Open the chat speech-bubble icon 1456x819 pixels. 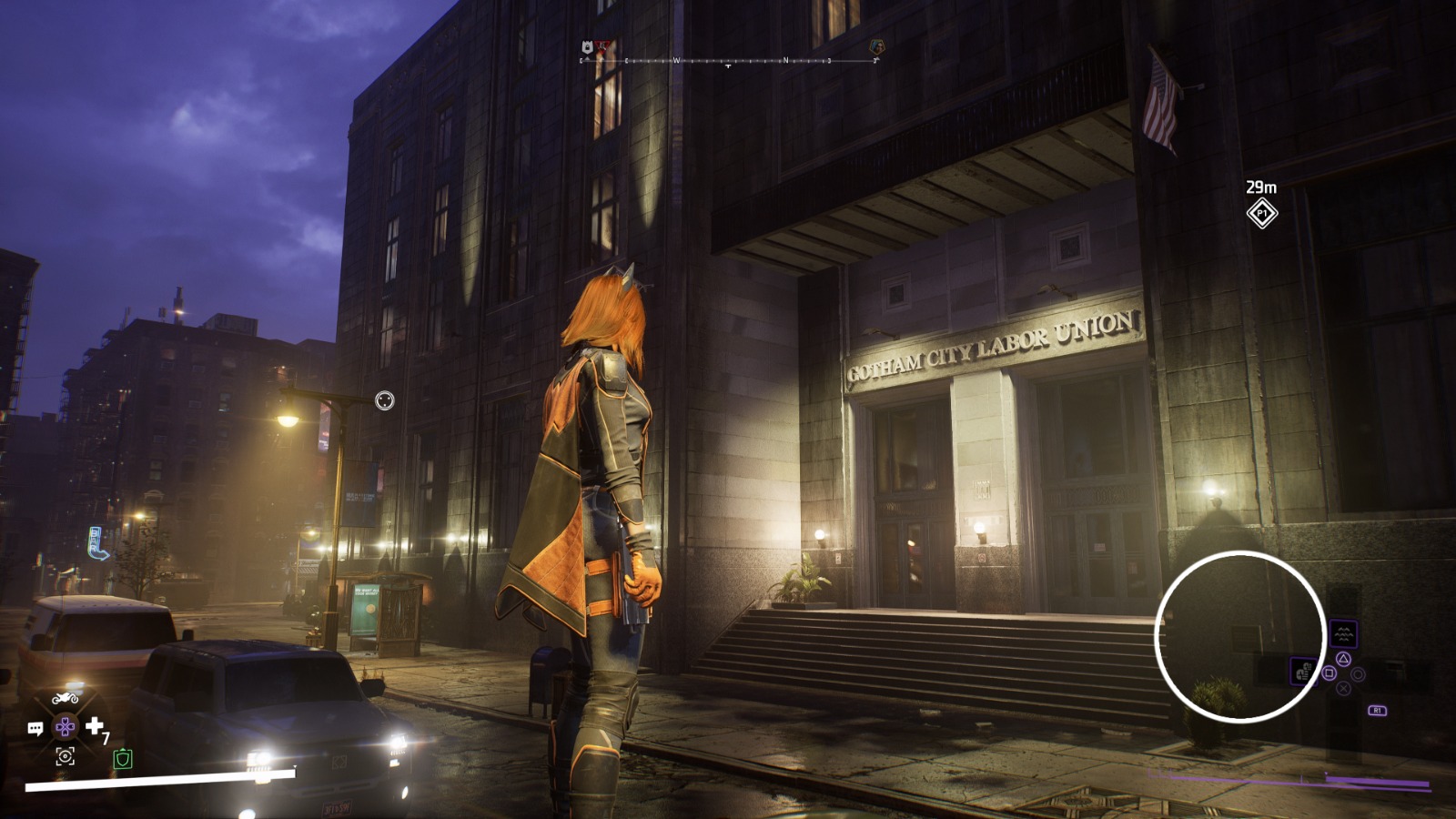[x=36, y=727]
